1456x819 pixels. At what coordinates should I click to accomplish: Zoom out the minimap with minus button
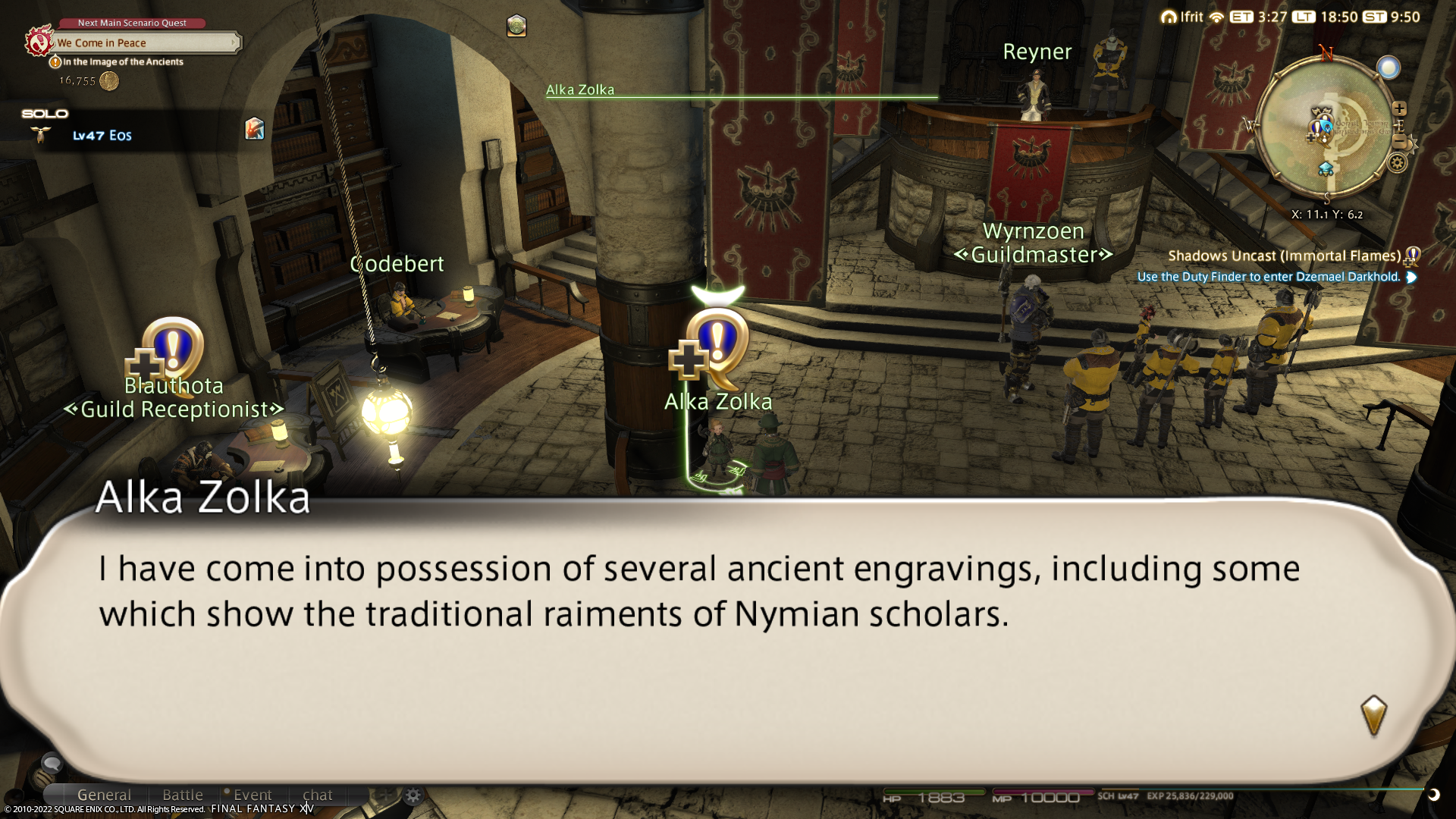pyautogui.click(x=1401, y=142)
